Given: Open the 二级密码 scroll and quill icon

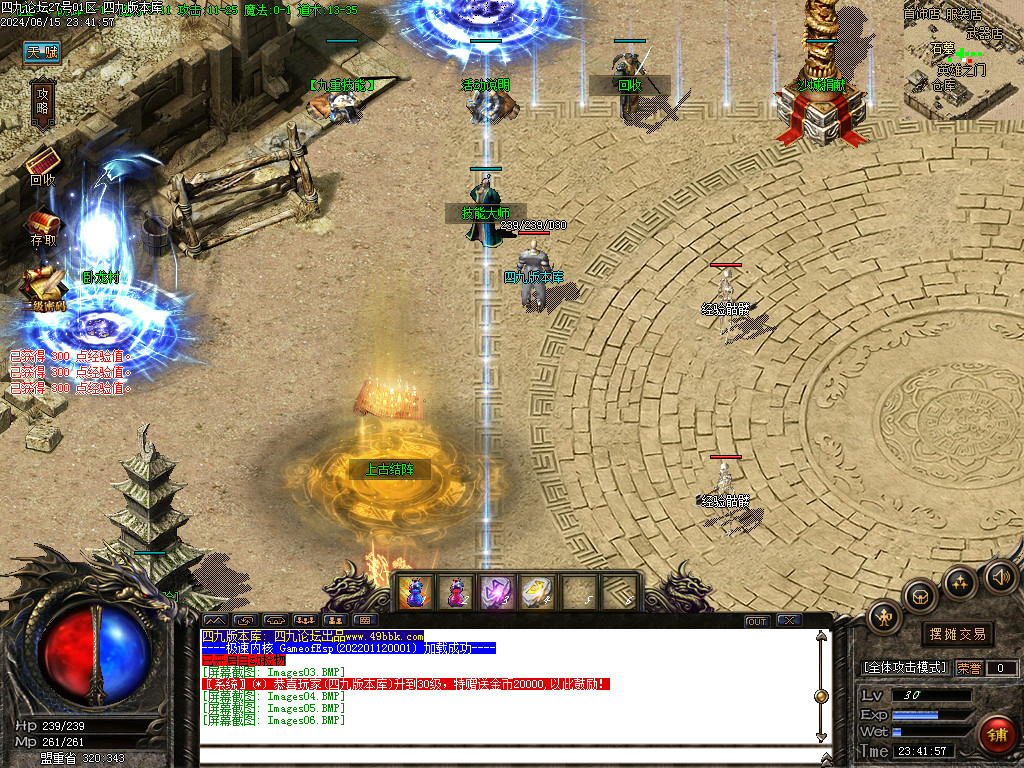Looking at the screenshot, I should (x=41, y=280).
